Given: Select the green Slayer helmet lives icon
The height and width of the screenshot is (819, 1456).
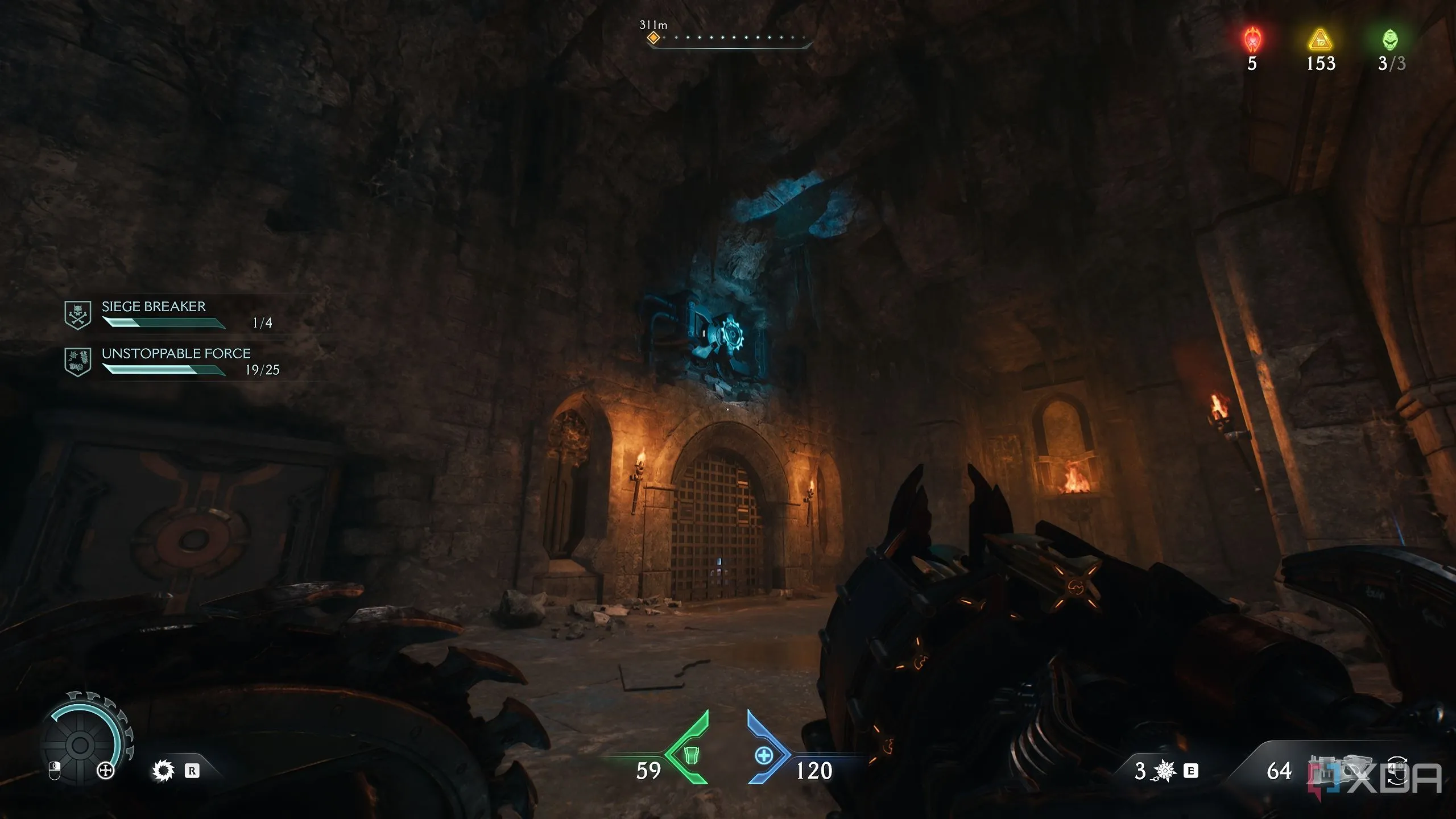Looking at the screenshot, I should pyautogui.click(x=1390, y=40).
